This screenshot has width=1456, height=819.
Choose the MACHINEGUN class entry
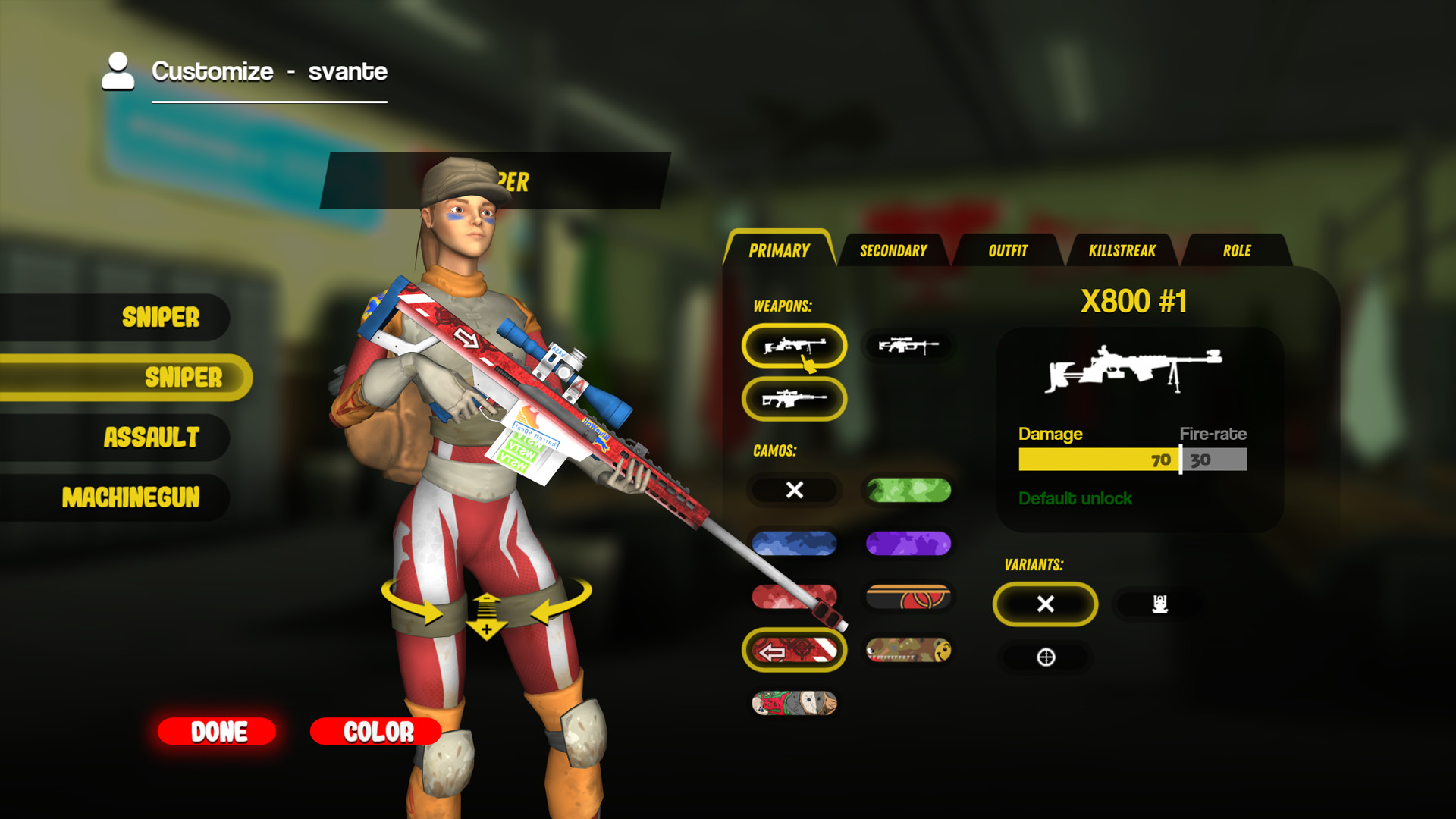tap(130, 497)
